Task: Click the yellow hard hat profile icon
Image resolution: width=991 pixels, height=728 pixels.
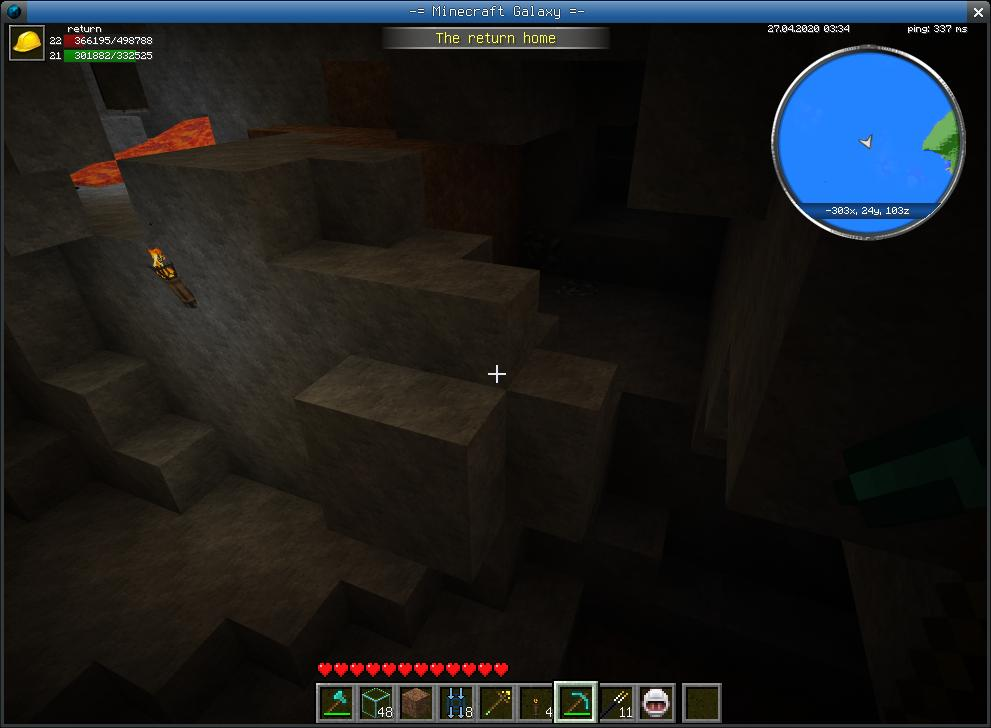Action: [x=27, y=43]
